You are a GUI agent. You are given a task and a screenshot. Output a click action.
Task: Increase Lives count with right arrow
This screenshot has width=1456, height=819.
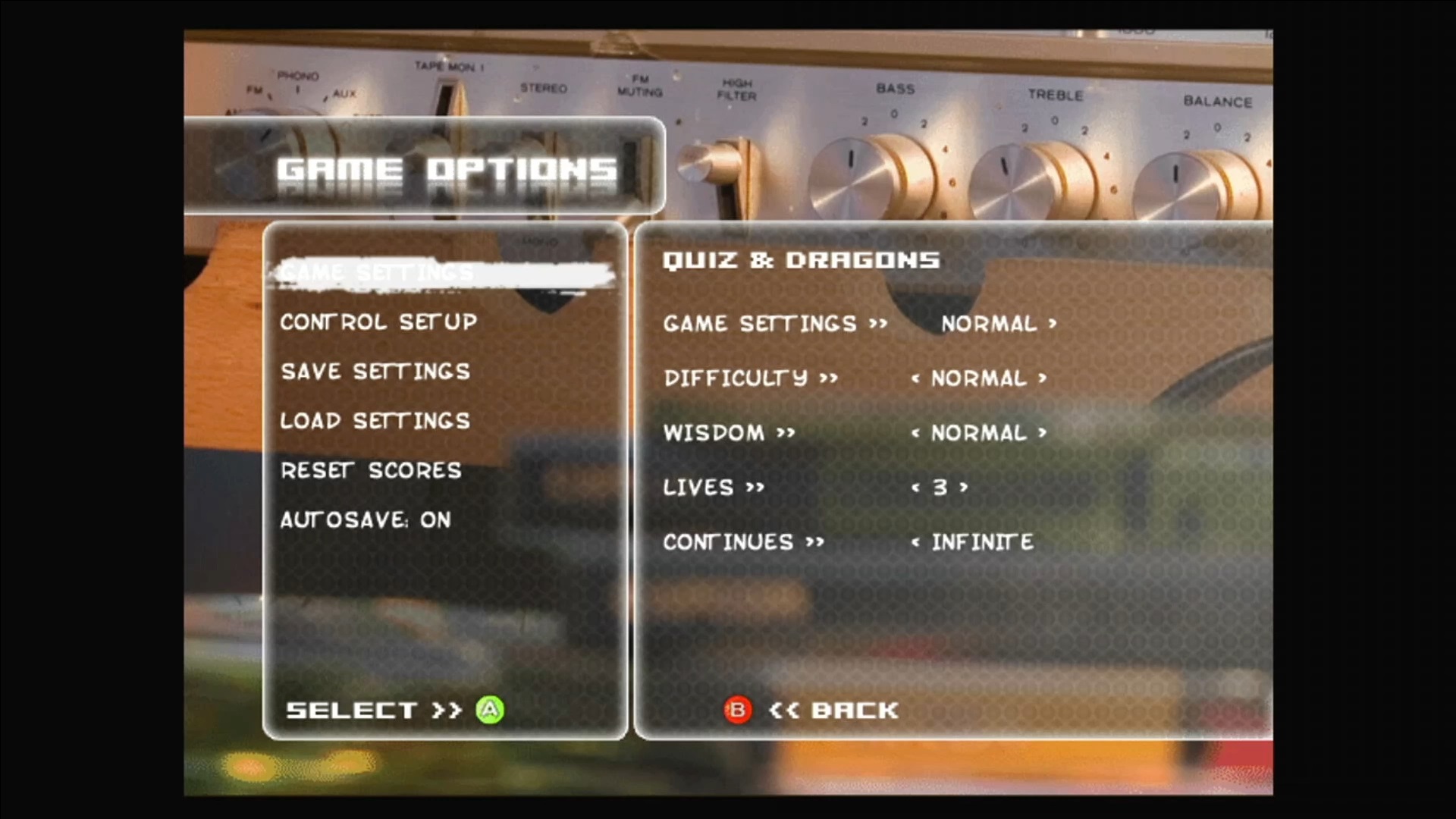click(x=964, y=488)
